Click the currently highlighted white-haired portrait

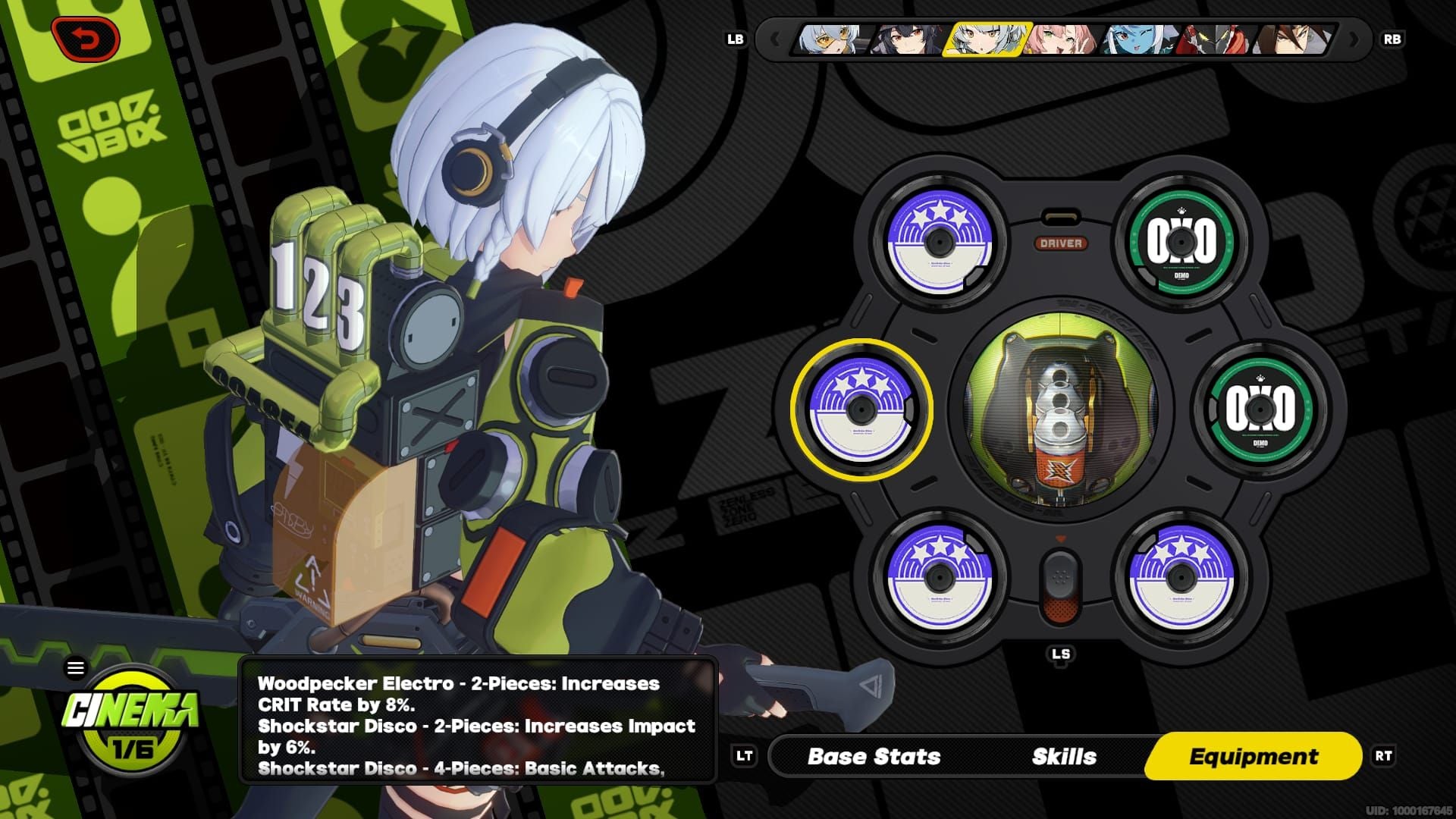984,39
